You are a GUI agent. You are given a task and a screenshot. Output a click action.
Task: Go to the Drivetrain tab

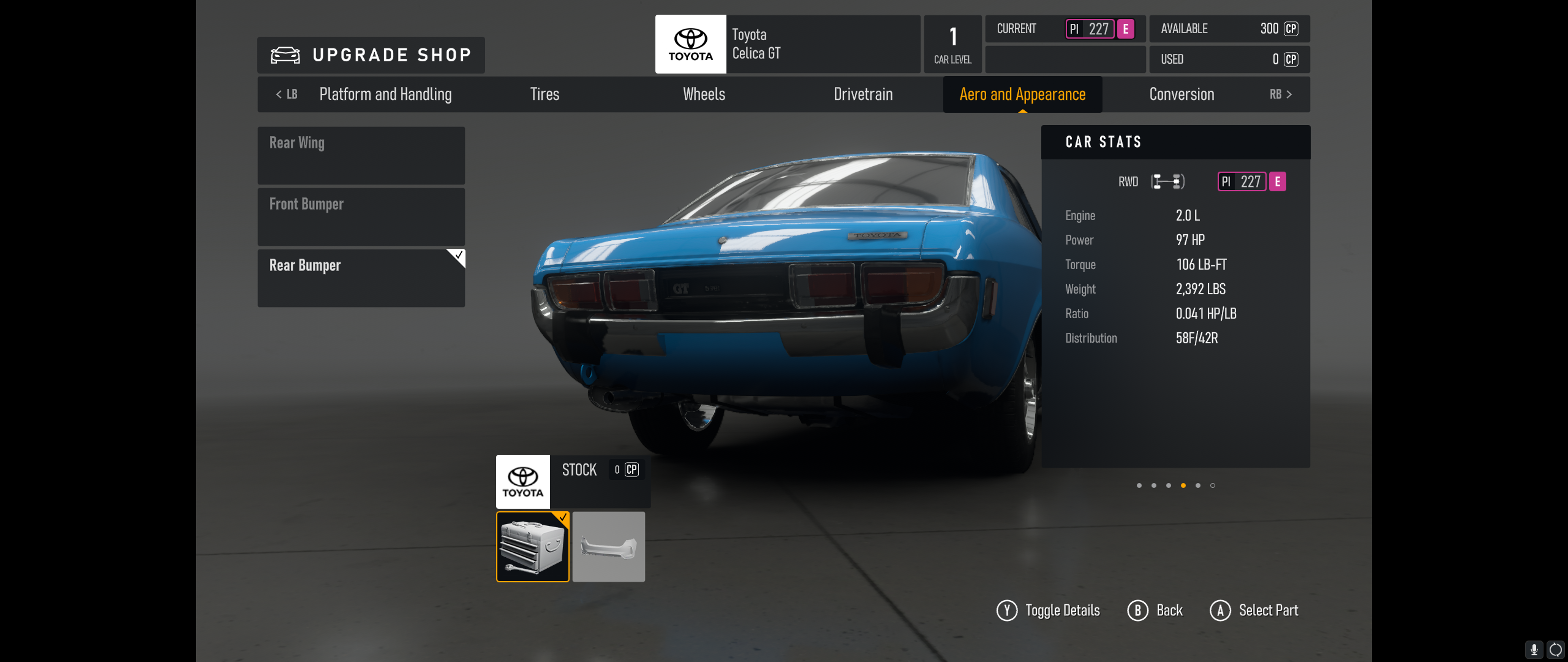pos(863,94)
